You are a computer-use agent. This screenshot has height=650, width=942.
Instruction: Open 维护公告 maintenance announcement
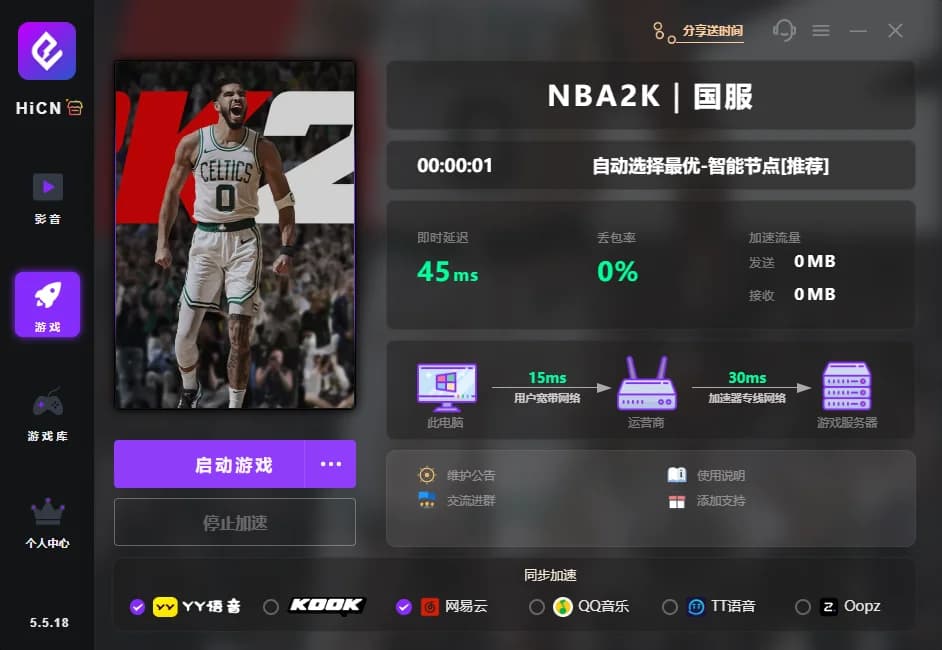pos(470,476)
